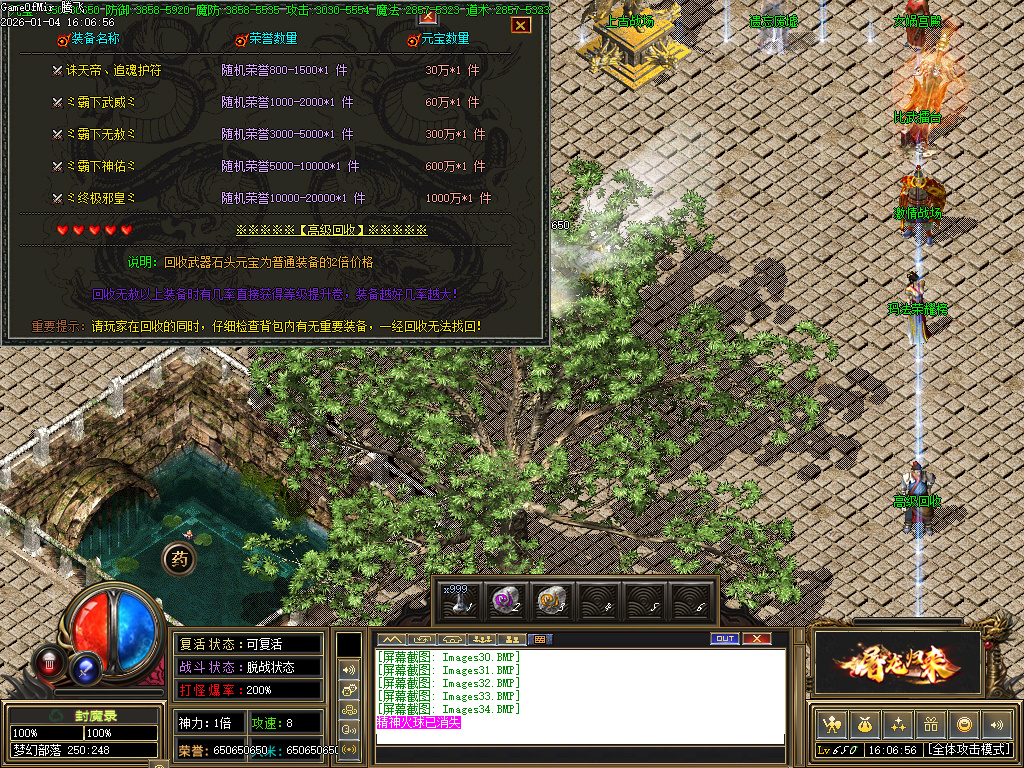Open the 高级回收 advanced recycling link
This screenshot has height=768, width=1024.
click(331, 230)
